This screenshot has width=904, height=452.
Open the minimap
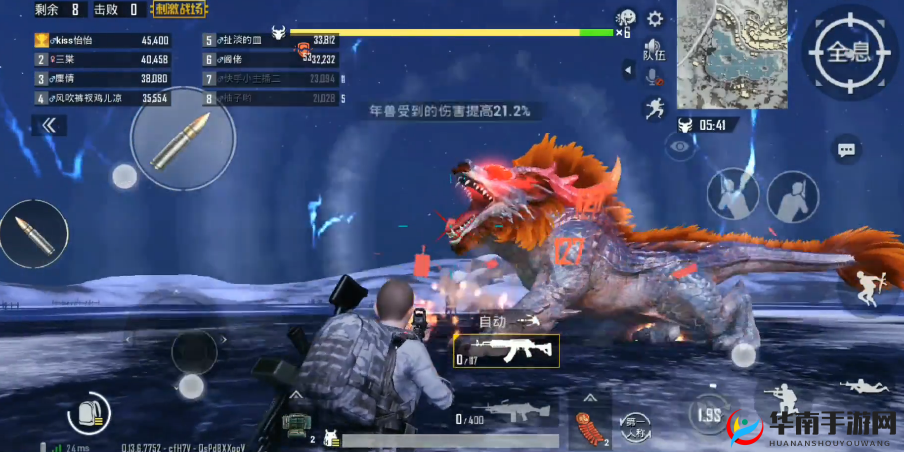click(x=718, y=54)
